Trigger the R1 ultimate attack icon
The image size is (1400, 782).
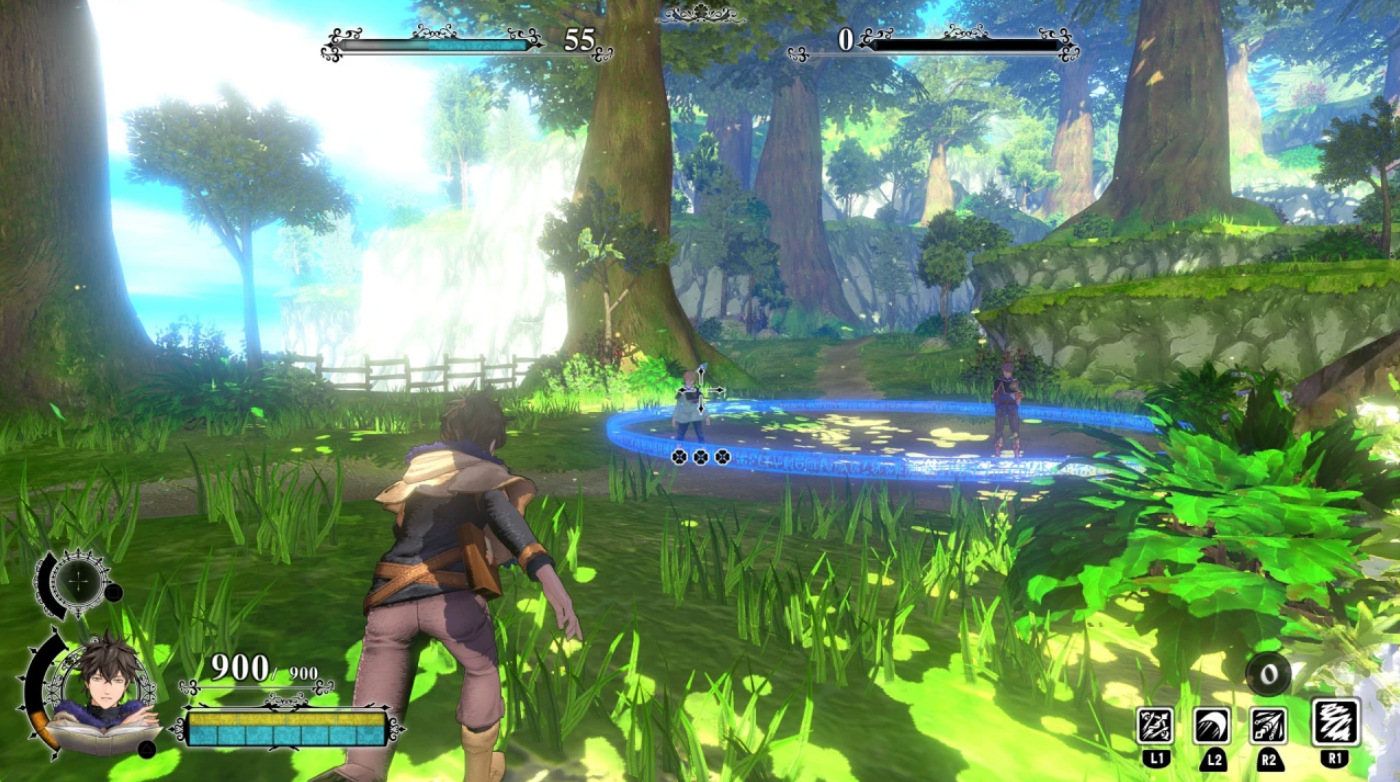point(1337,722)
